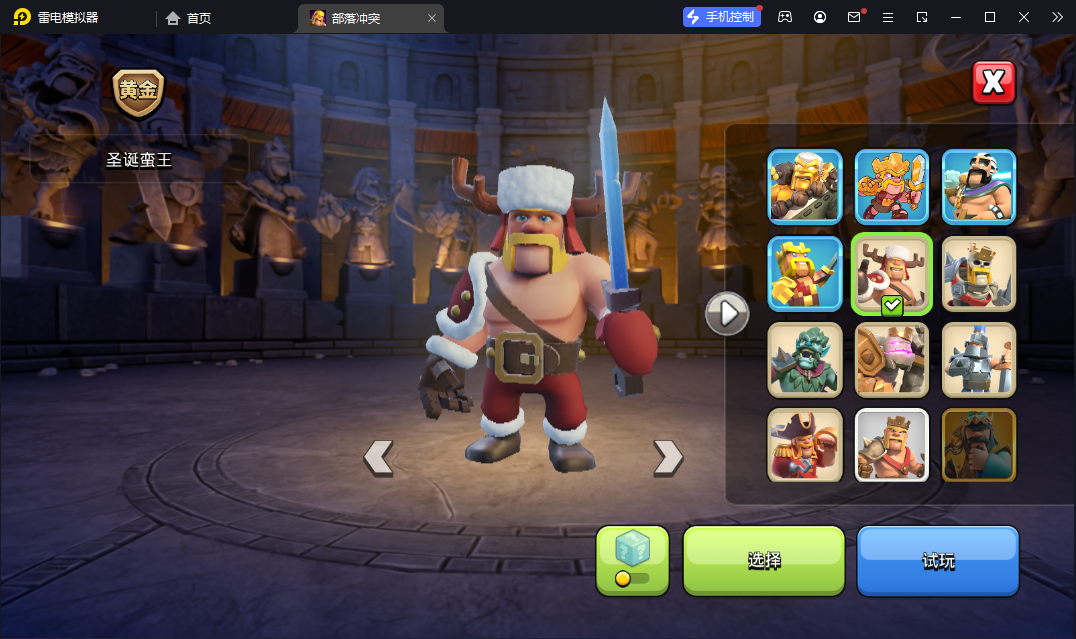The height and width of the screenshot is (639, 1076).
Task: Choose the armored knight king skin
Action: [979, 359]
